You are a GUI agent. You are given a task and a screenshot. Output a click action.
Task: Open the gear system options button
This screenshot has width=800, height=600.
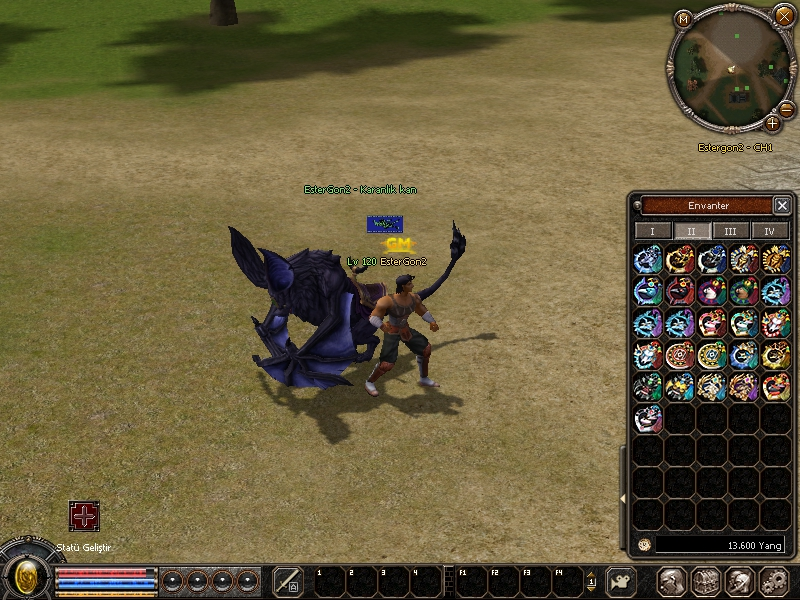[774, 581]
